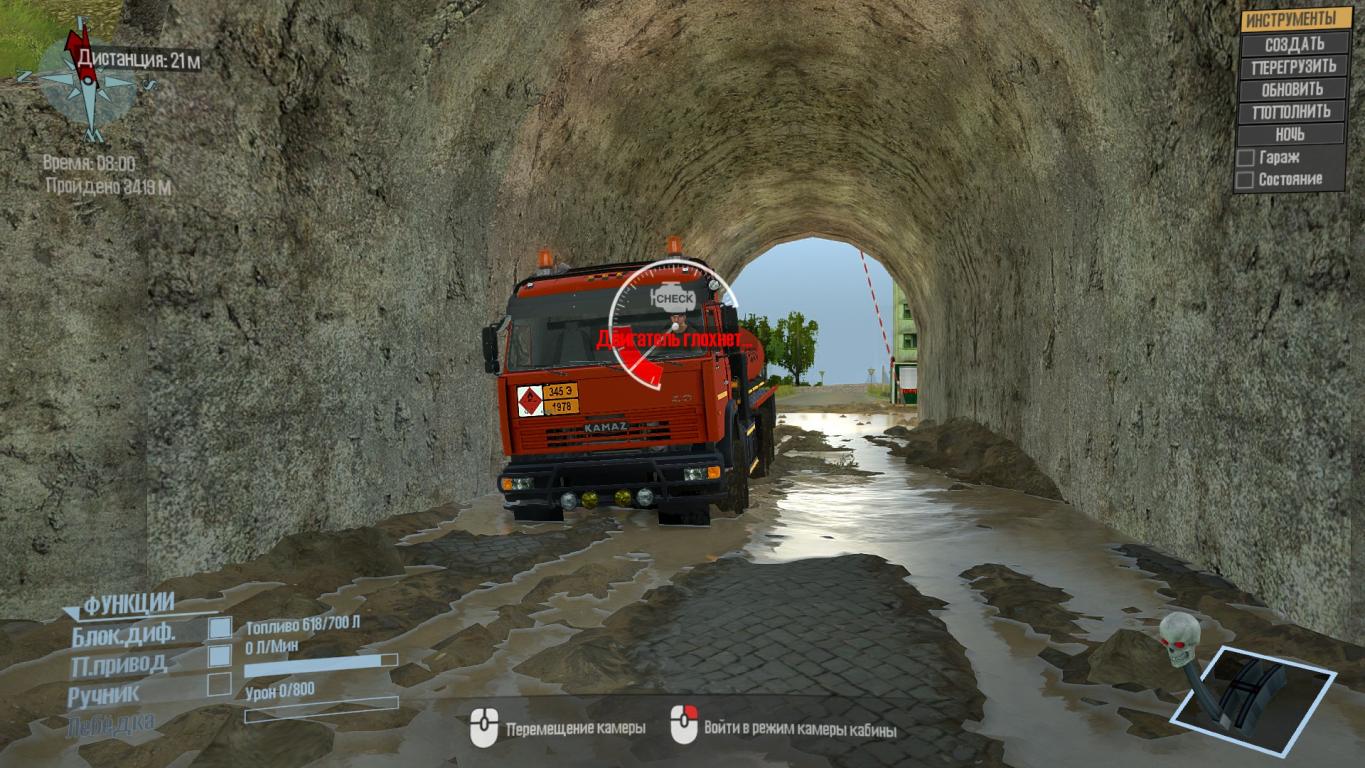This screenshot has width=1365, height=768.
Task: Collapse the ФУНКЦИИ panel header
Action: point(127,604)
